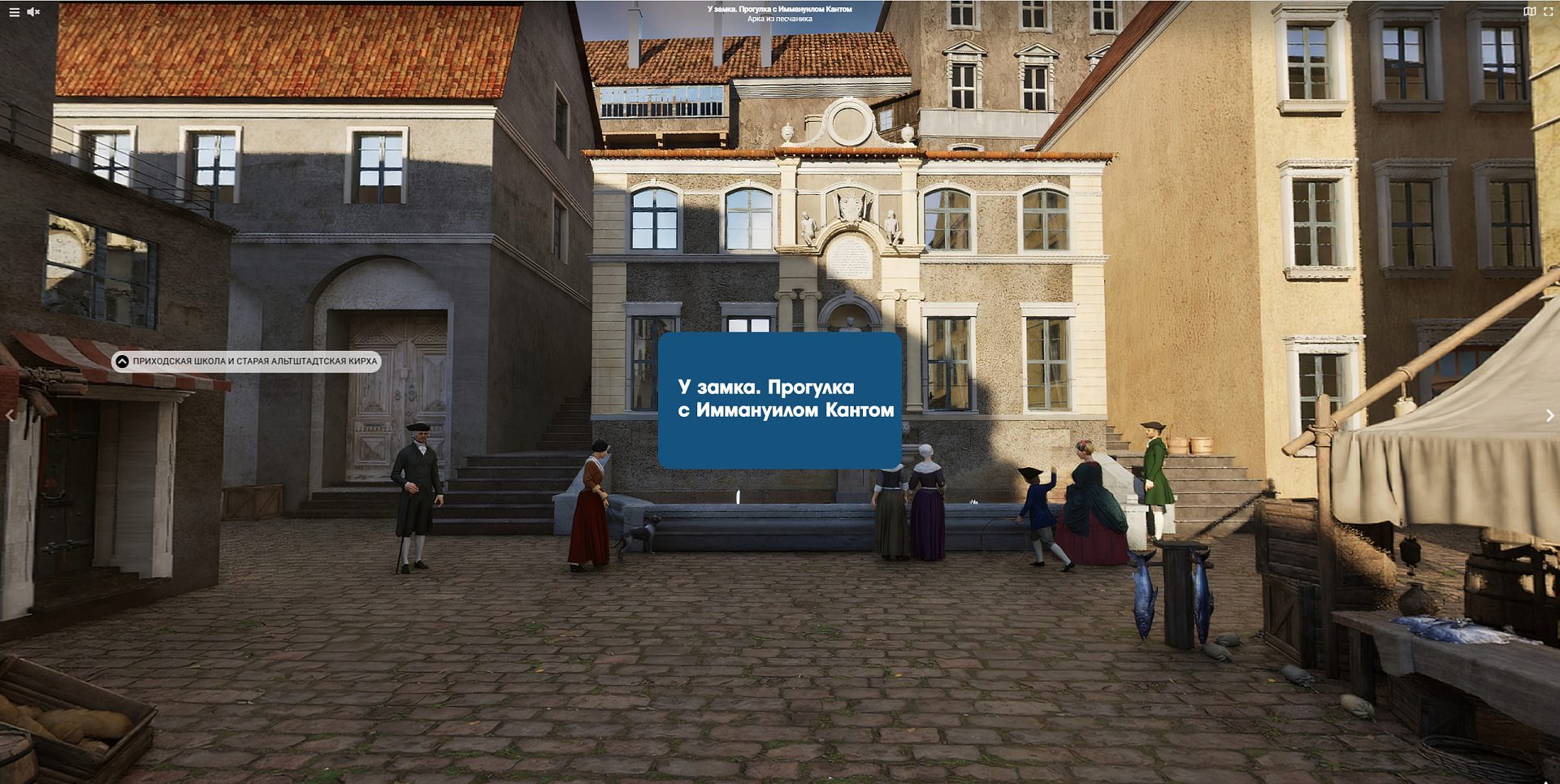1560x784 pixels.
Task: Click the right arrow to next scene
Action: (x=1549, y=416)
